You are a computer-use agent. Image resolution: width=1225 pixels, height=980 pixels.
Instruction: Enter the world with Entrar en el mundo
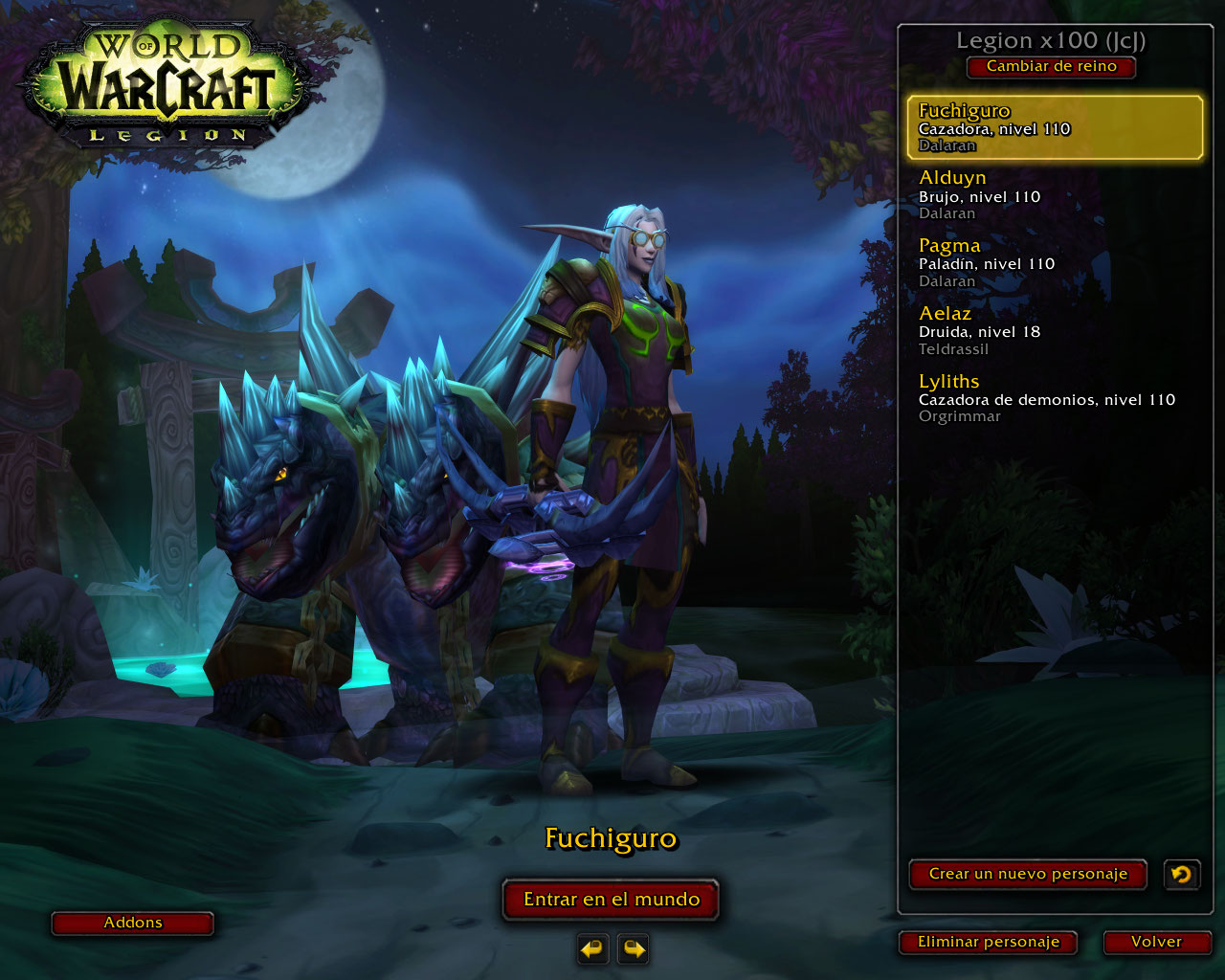point(611,900)
